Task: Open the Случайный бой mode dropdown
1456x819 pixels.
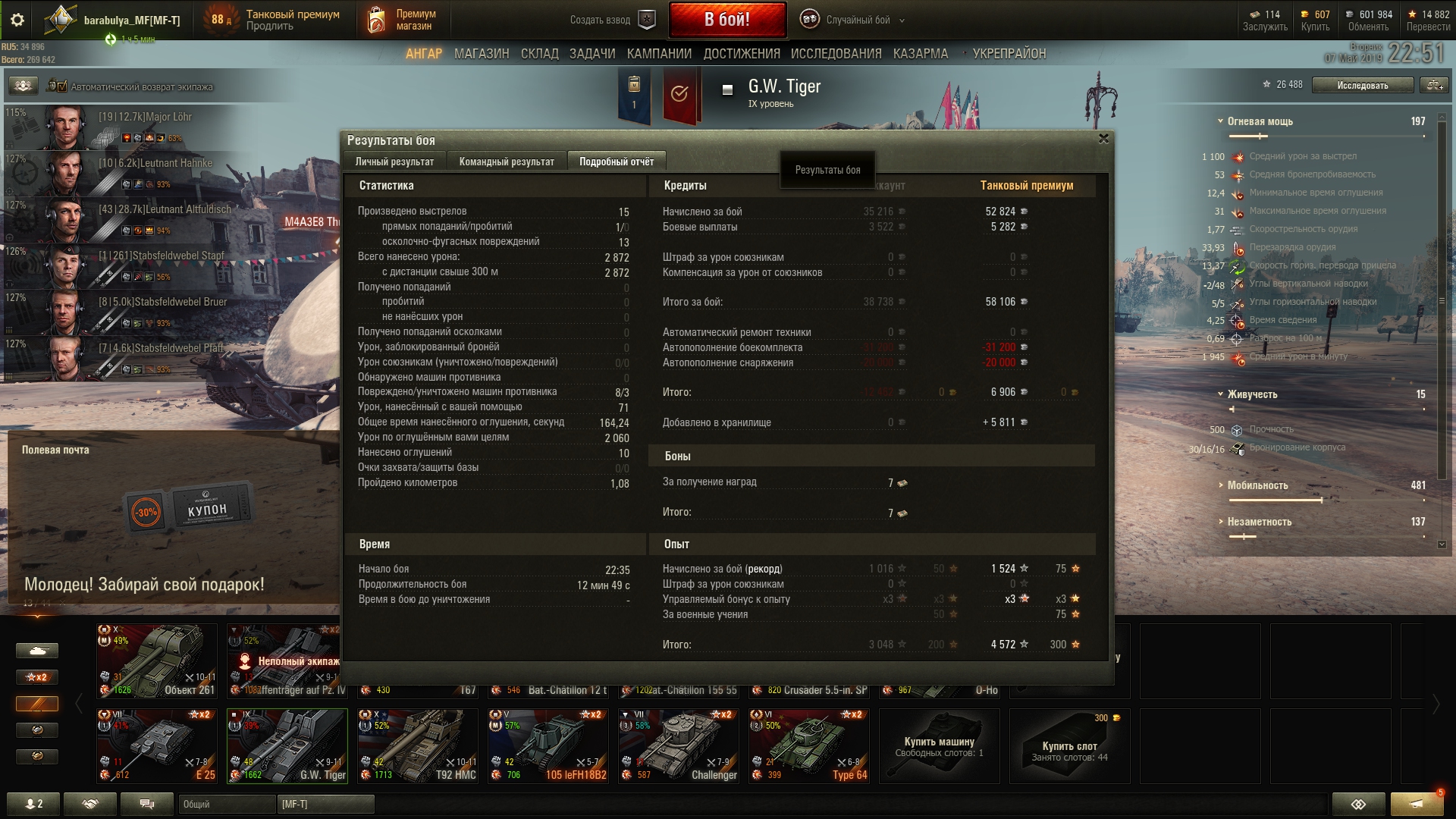Action: (x=858, y=20)
